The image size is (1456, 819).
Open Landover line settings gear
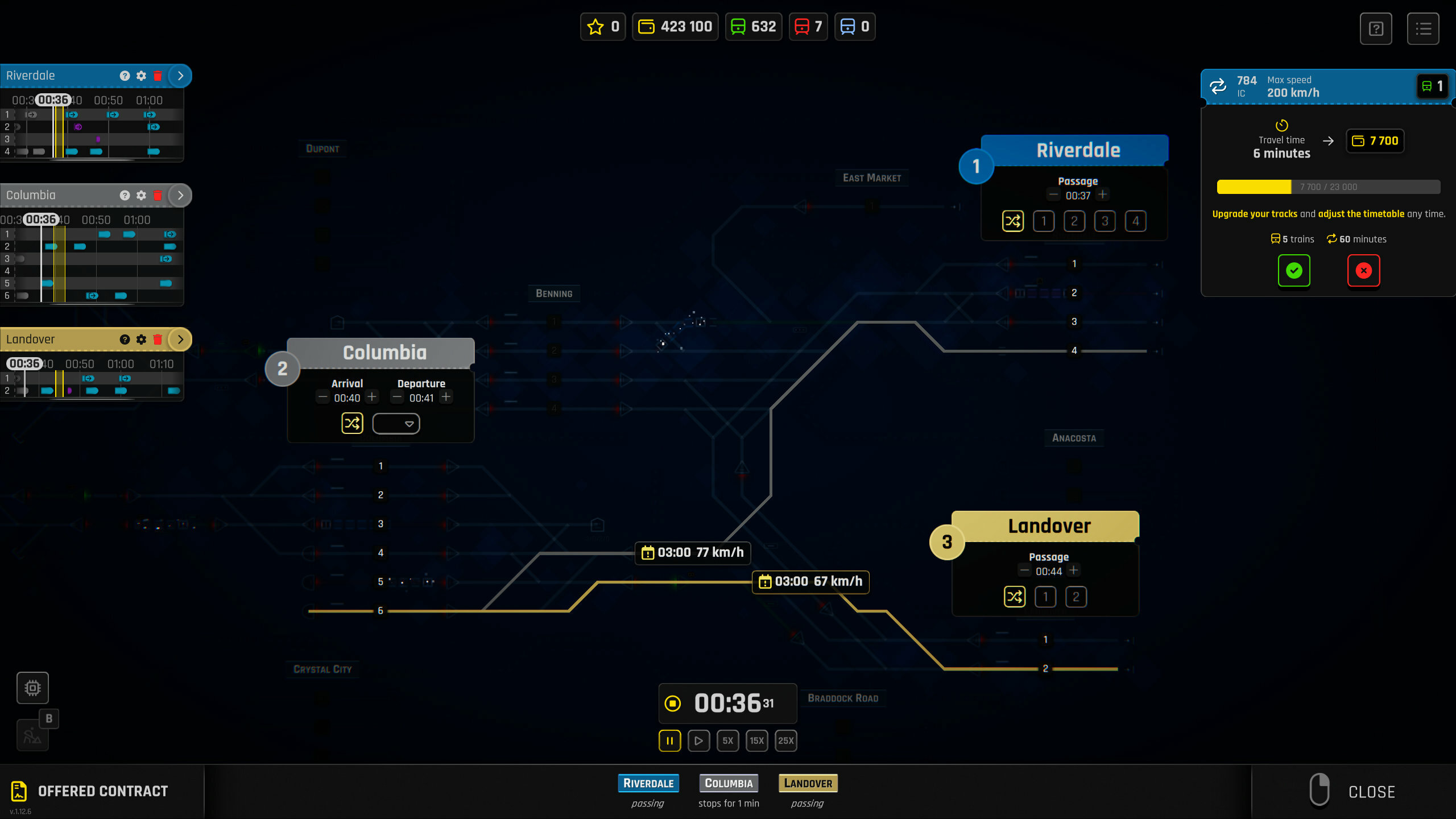[x=141, y=339]
